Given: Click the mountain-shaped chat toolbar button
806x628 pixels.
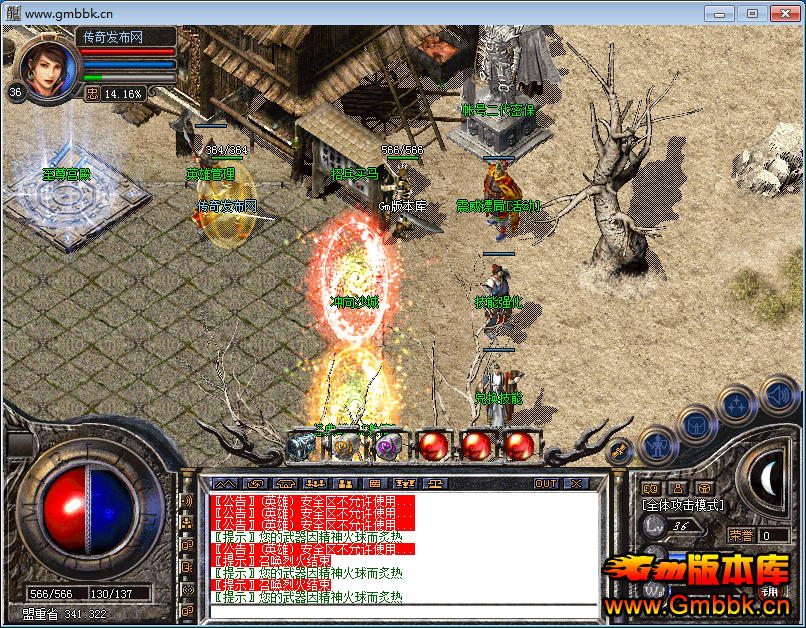Looking at the screenshot, I should (x=225, y=483).
